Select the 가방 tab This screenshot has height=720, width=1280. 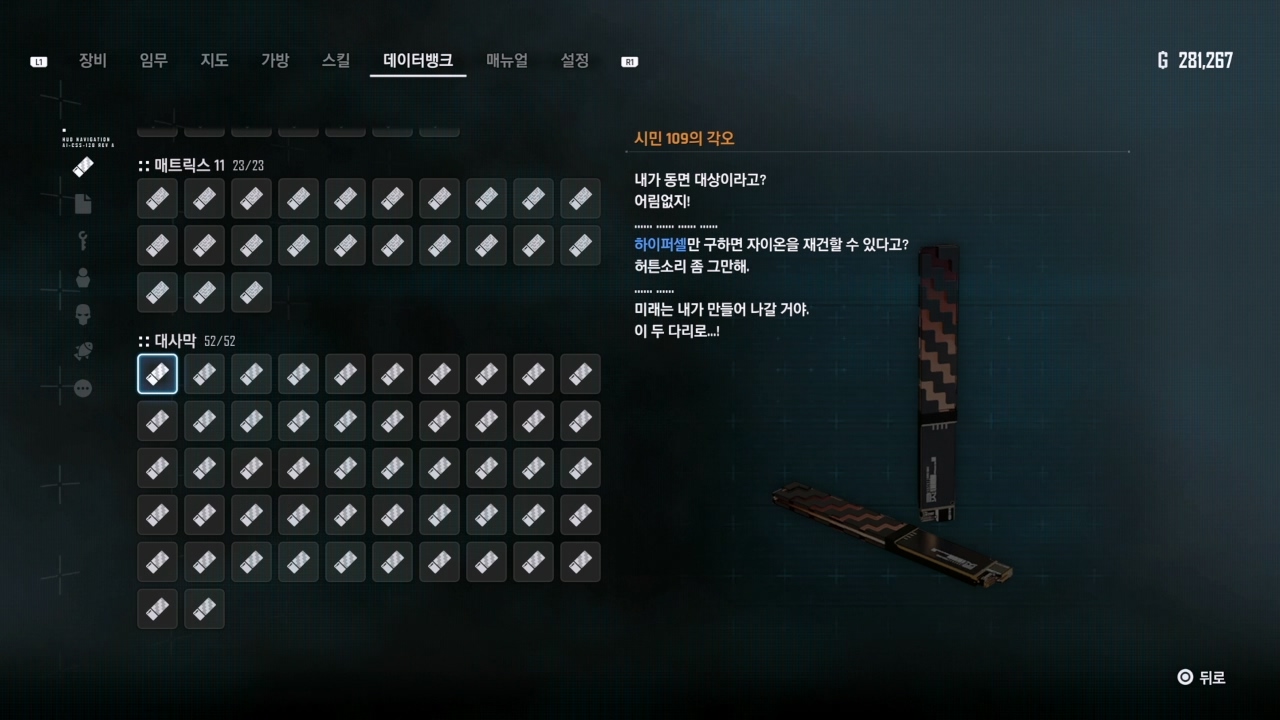[x=275, y=60]
